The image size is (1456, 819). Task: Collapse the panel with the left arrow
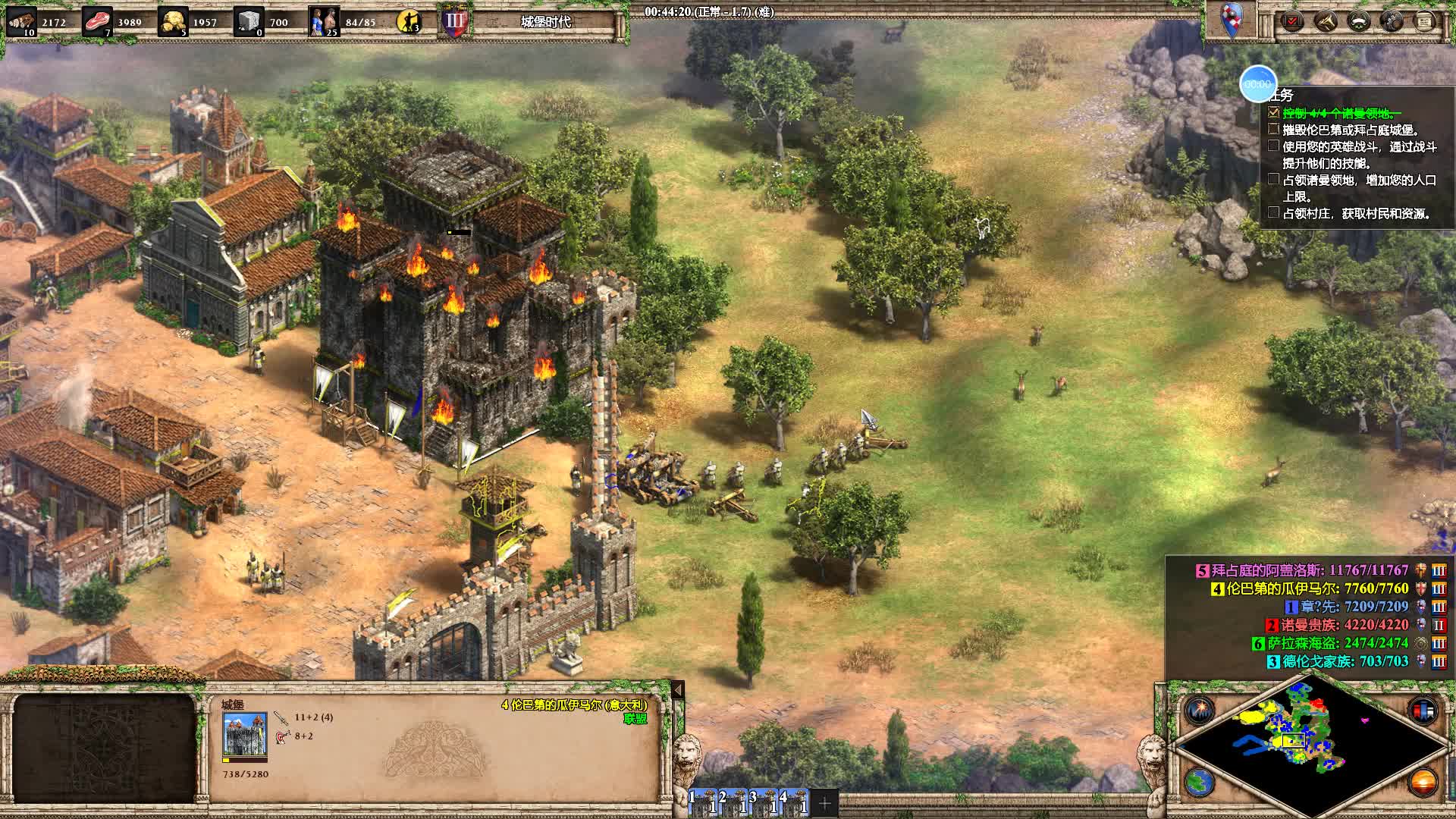[x=678, y=689]
